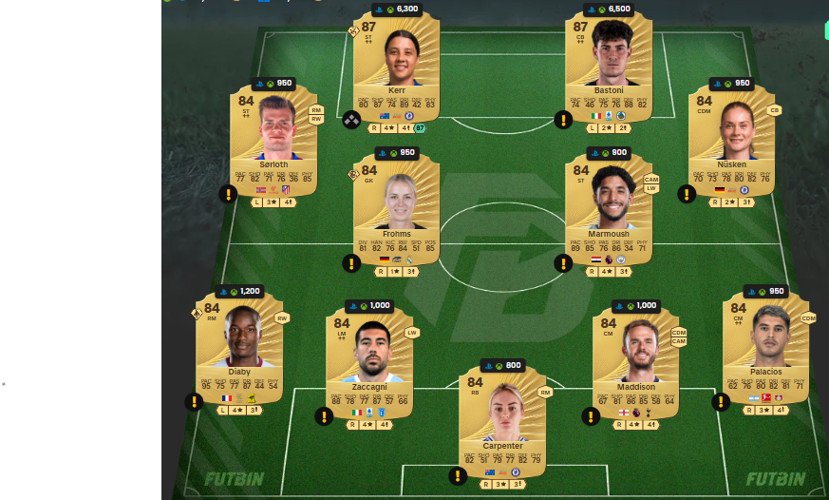Click the chemistry style icon beside Kerr
Viewport: 829px width, 500px height.
[351, 120]
